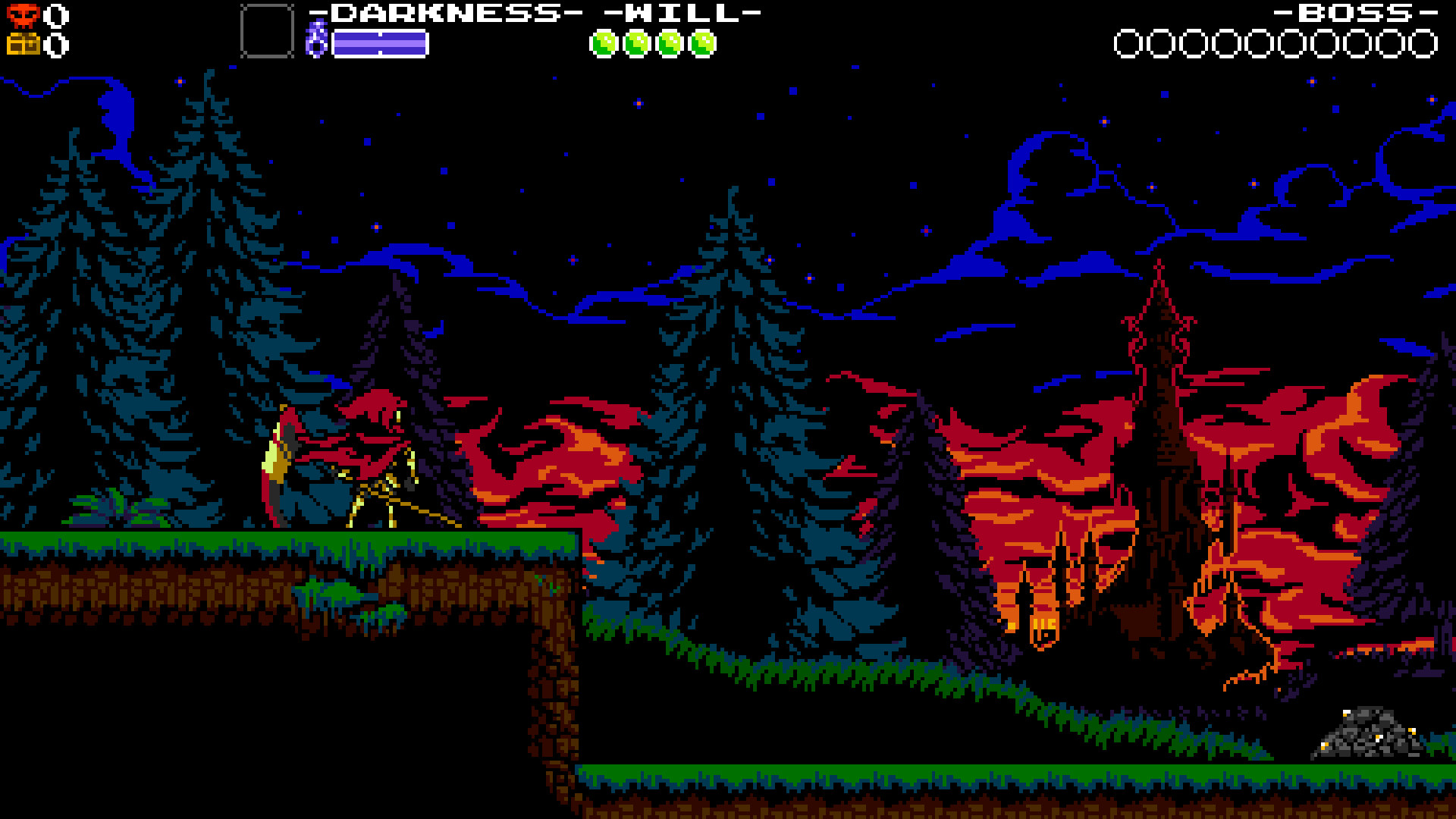Viewport: 1456px width, 819px height.
Task: Expand the WILL gauge section
Action: click(x=682, y=11)
